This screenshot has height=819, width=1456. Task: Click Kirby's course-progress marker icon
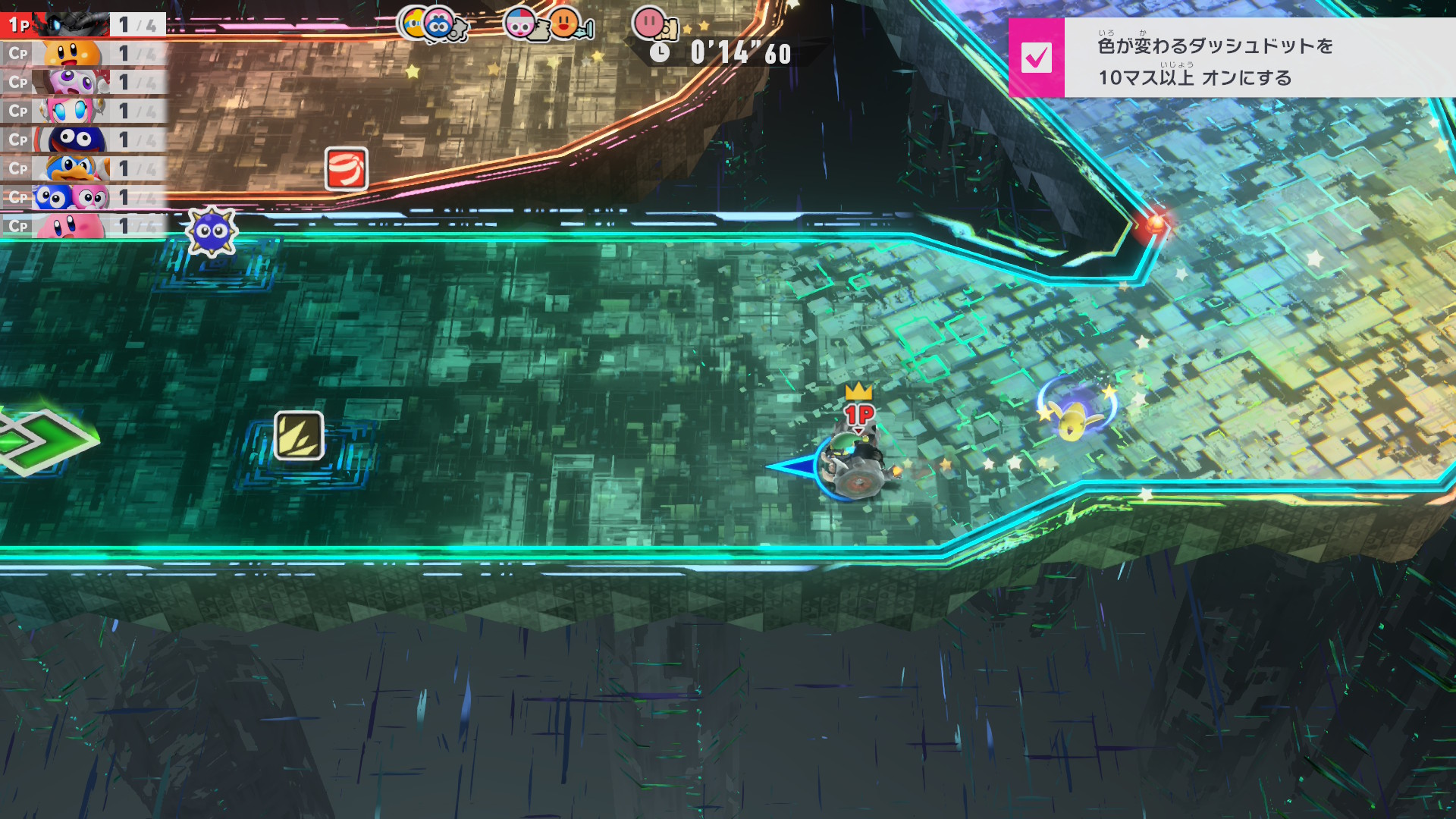[x=649, y=24]
